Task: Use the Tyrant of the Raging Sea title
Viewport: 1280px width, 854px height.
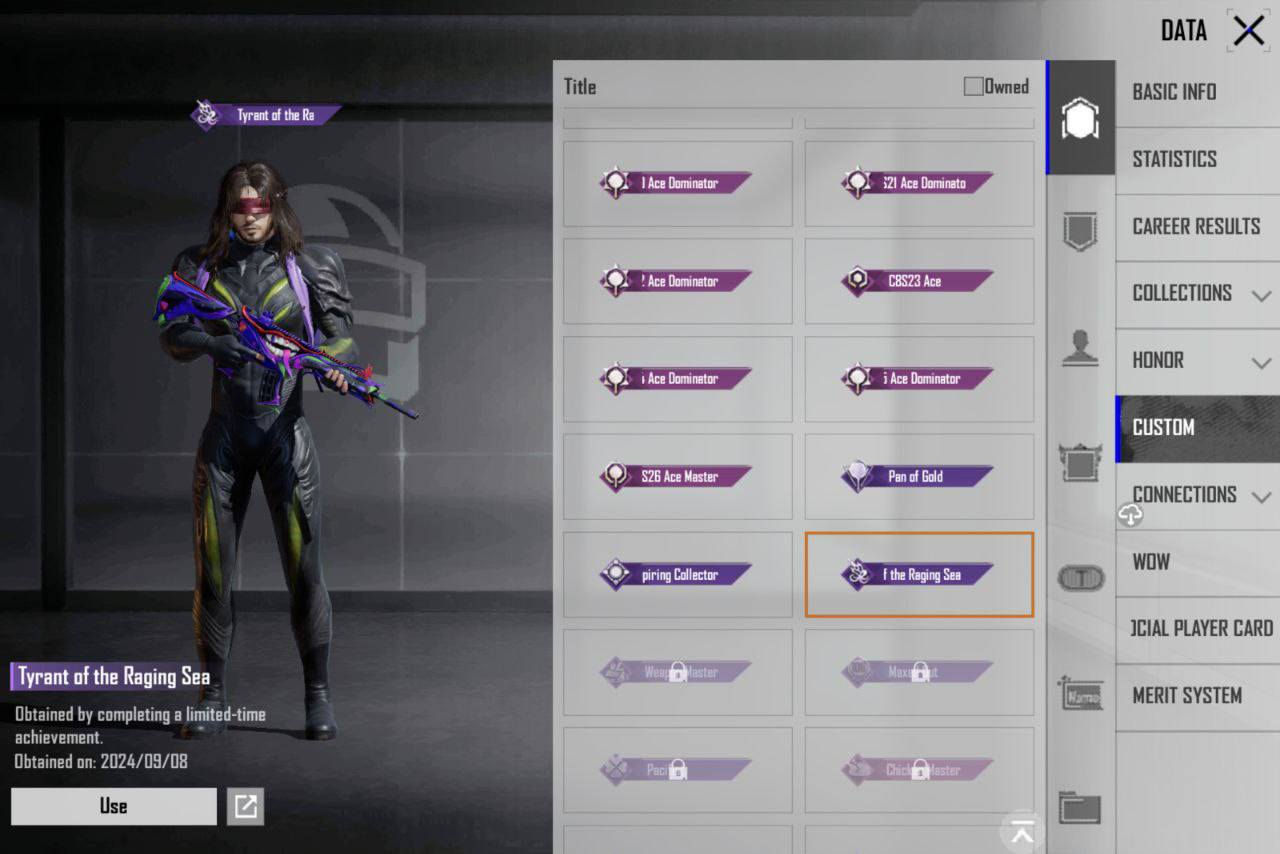Action: [113, 806]
